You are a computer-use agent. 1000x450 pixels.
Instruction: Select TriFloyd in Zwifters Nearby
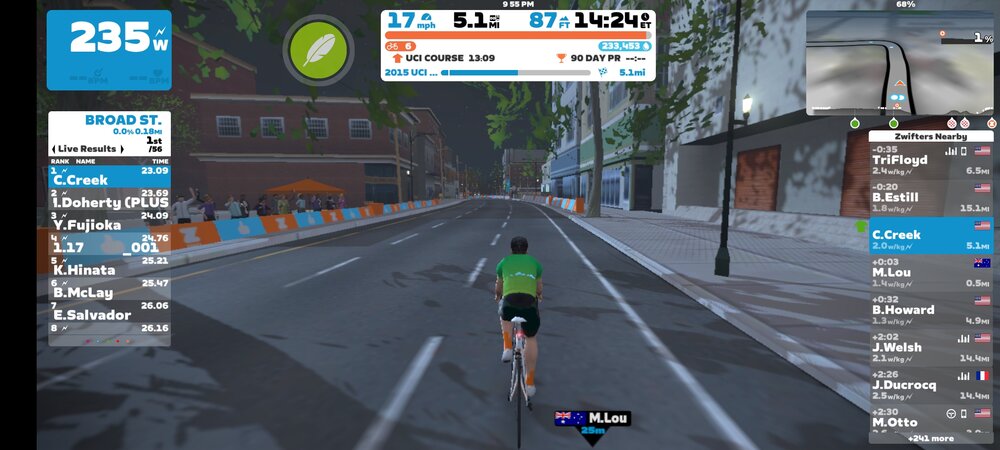[930, 159]
